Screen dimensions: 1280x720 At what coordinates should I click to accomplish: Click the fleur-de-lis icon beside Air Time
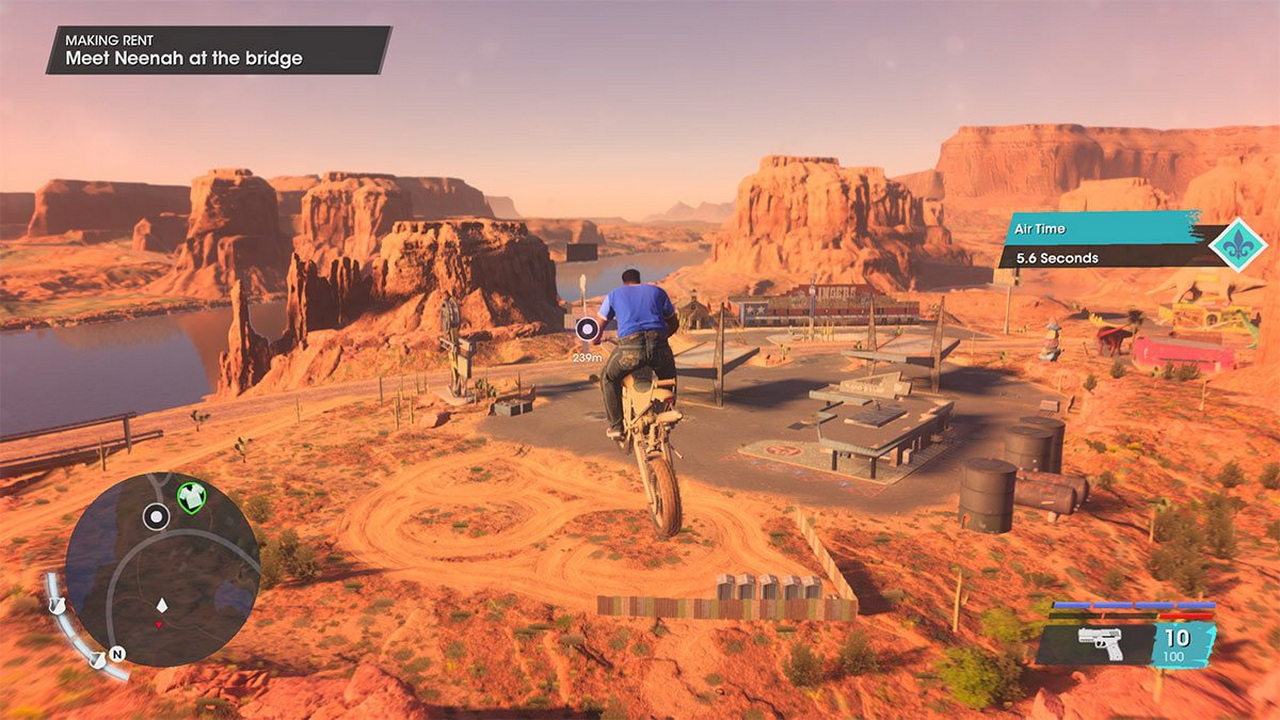point(1238,245)
